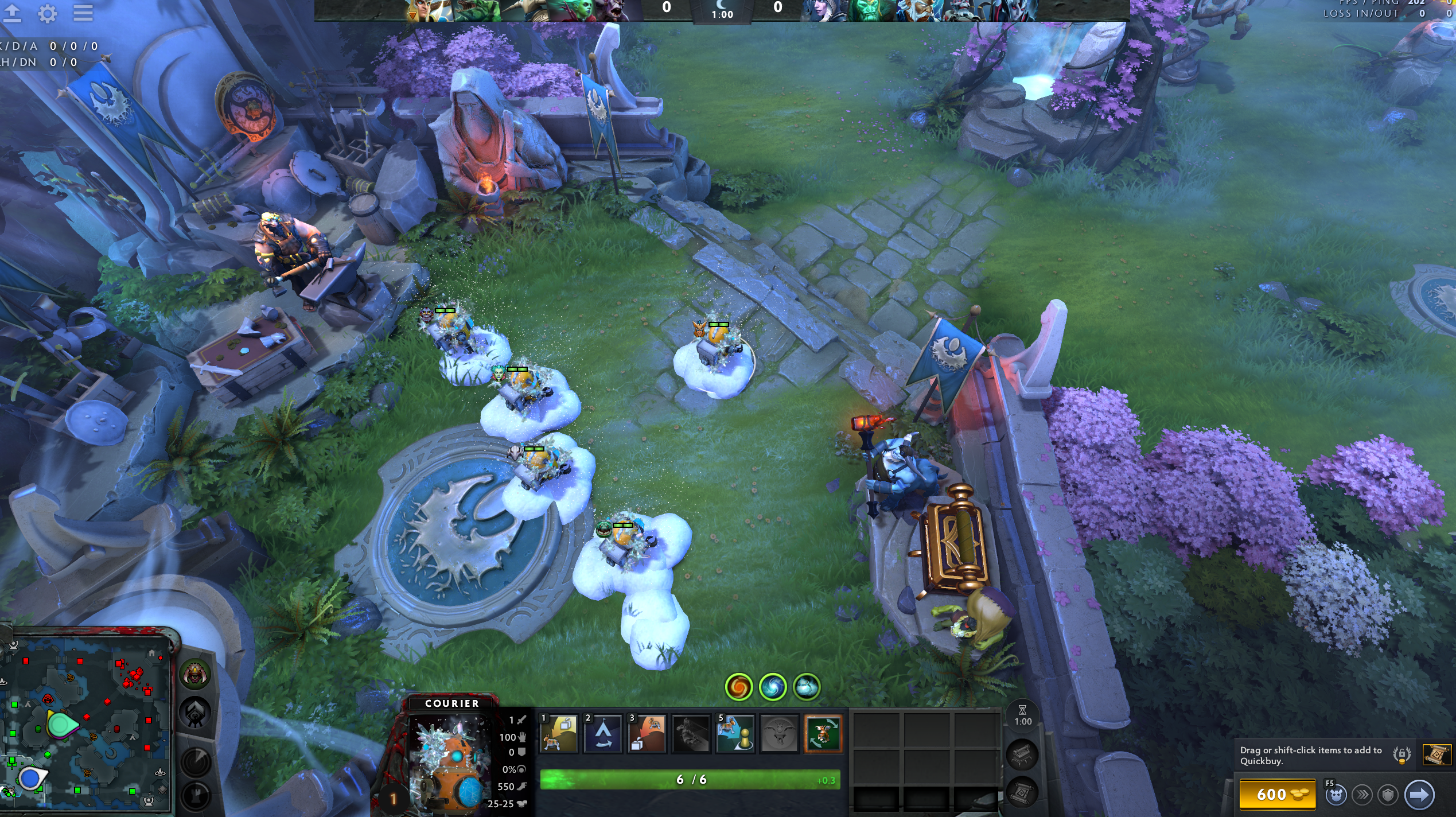Open the shop with 600 gold button
1456x817 pixels.
click(x=1278, y=795)
